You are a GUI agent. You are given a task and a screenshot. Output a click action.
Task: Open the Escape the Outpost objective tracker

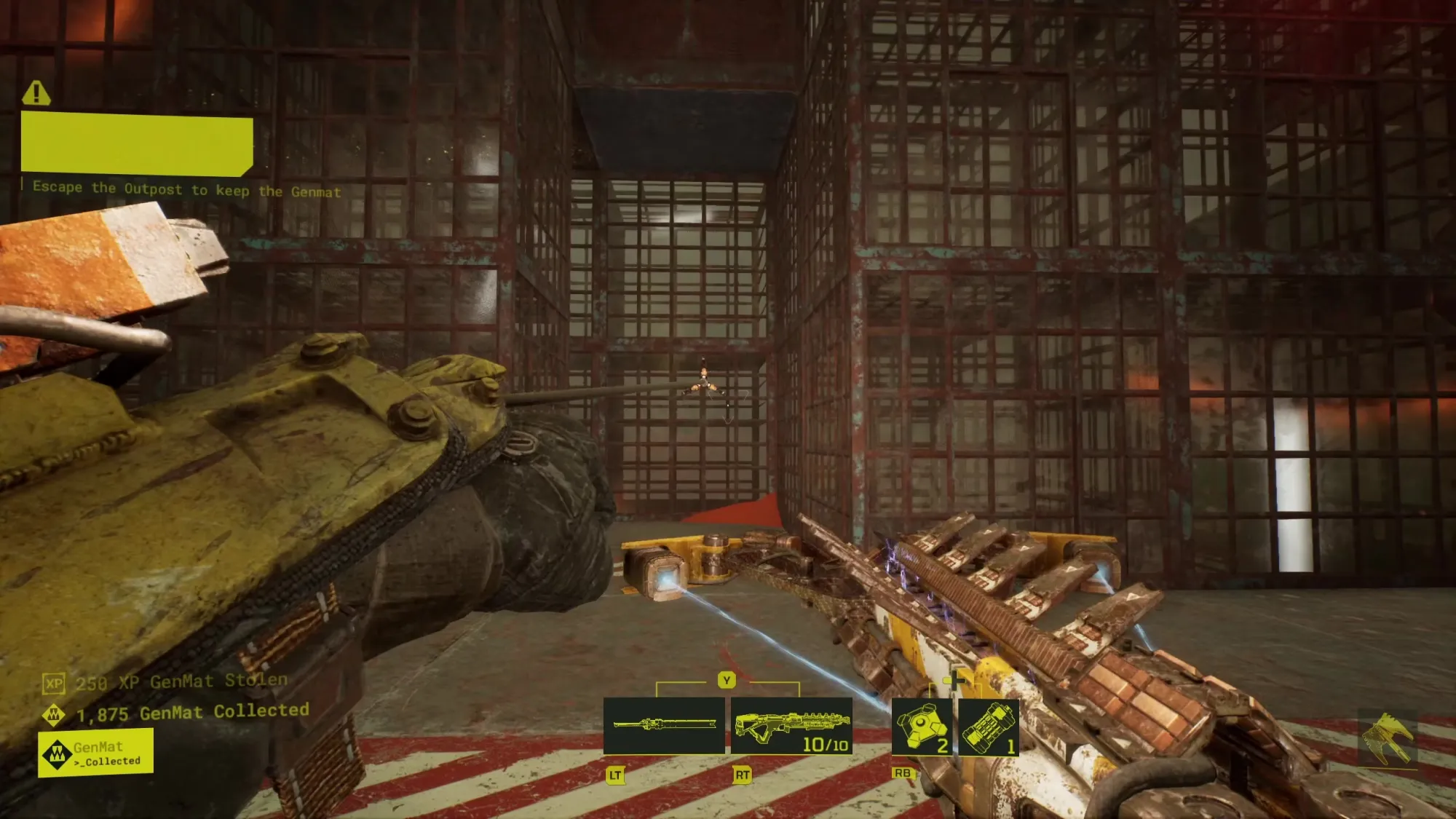[186, 189]
